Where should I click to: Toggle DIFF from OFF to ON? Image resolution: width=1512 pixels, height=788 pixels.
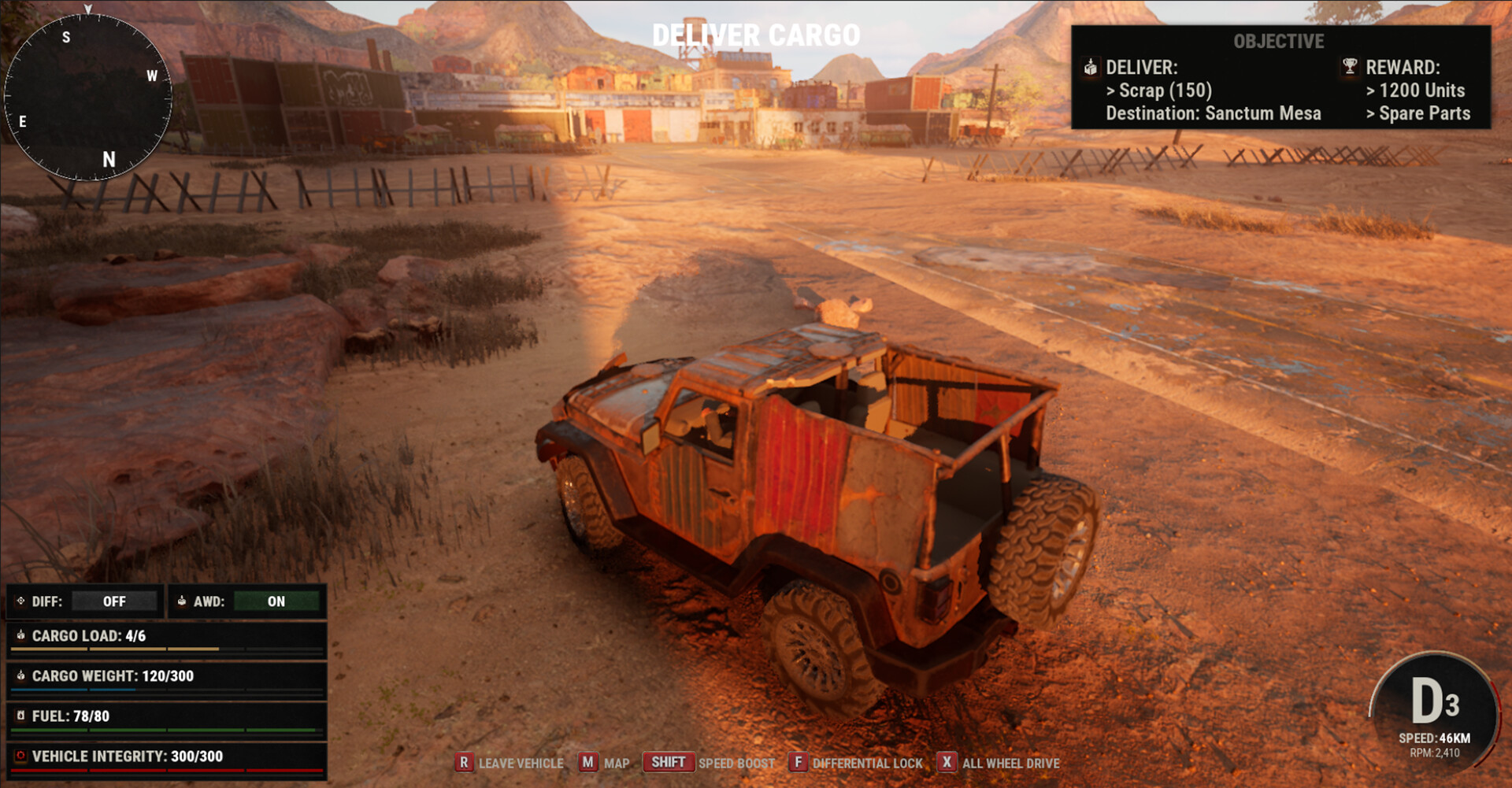click(114, 601)
